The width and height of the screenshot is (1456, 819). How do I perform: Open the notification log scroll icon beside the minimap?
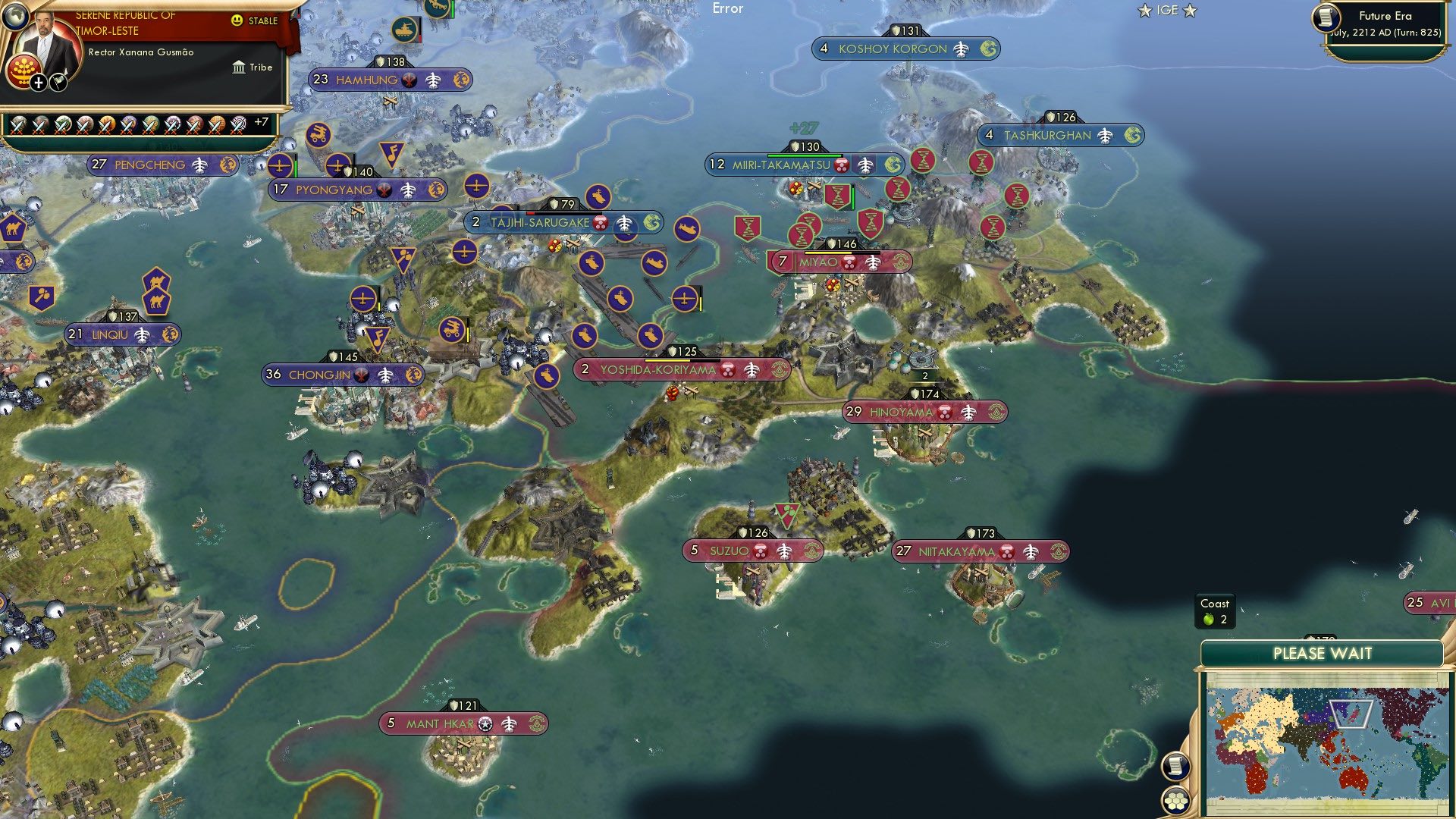click(1176, 767)
